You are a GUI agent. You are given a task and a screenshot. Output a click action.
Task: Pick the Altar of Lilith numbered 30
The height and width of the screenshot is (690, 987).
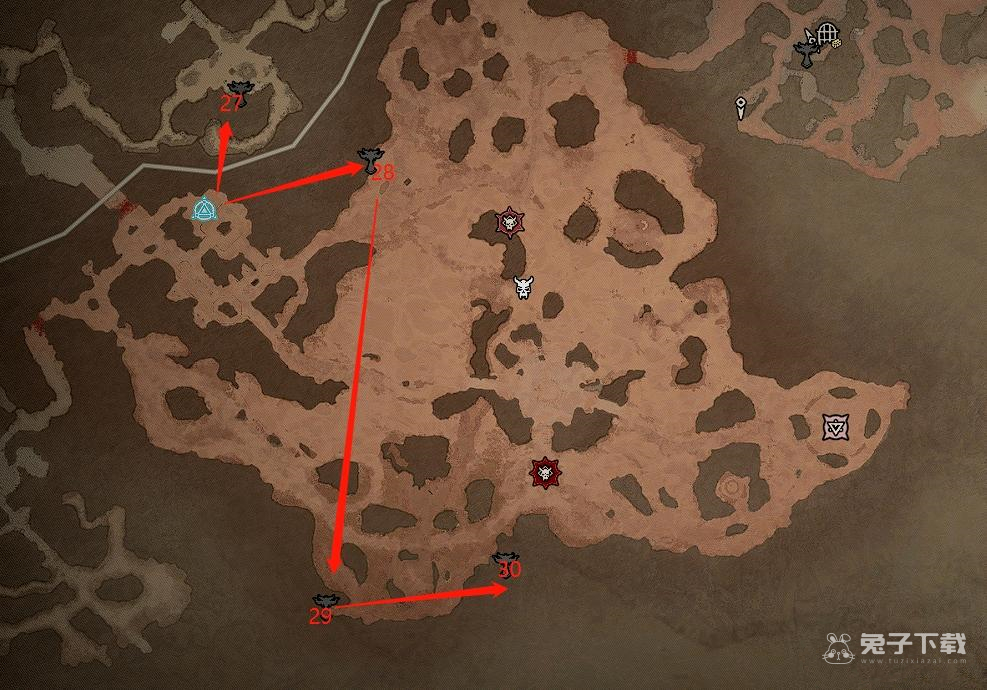(x=505, y=559)
